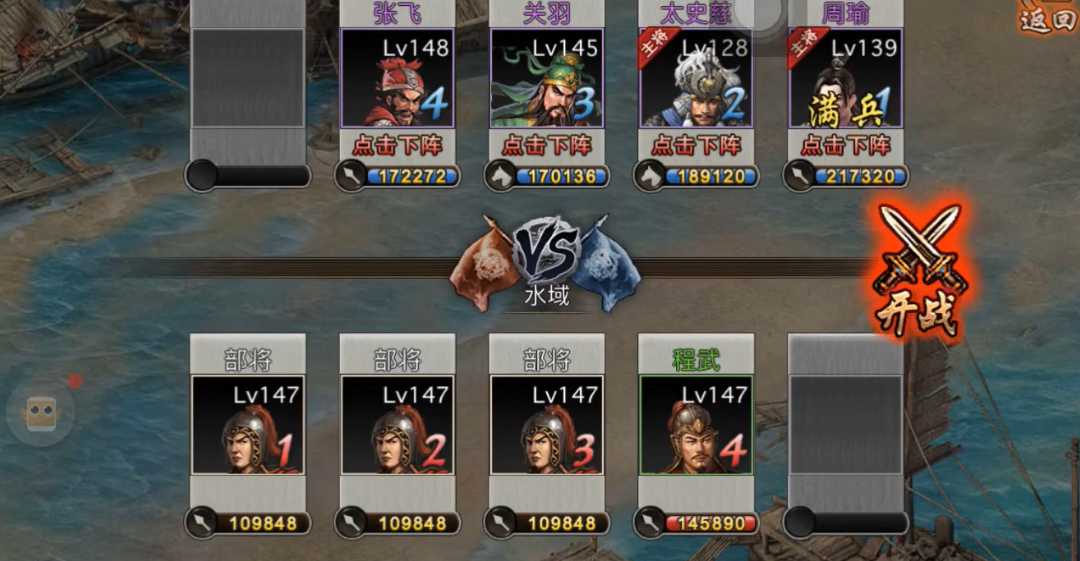Withdraw 太史慈 with 点击下阵
Screen dimensions: 1080x561
click(695, 145)
